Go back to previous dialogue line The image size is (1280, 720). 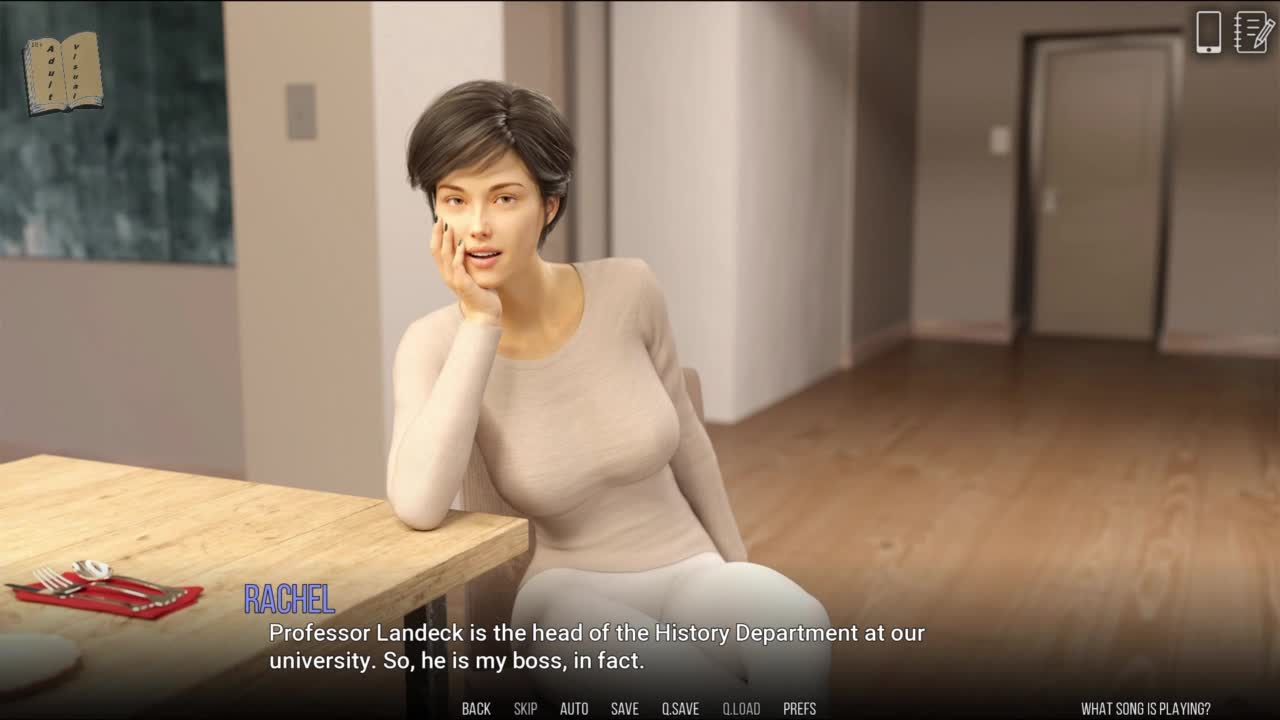[476, 709]
